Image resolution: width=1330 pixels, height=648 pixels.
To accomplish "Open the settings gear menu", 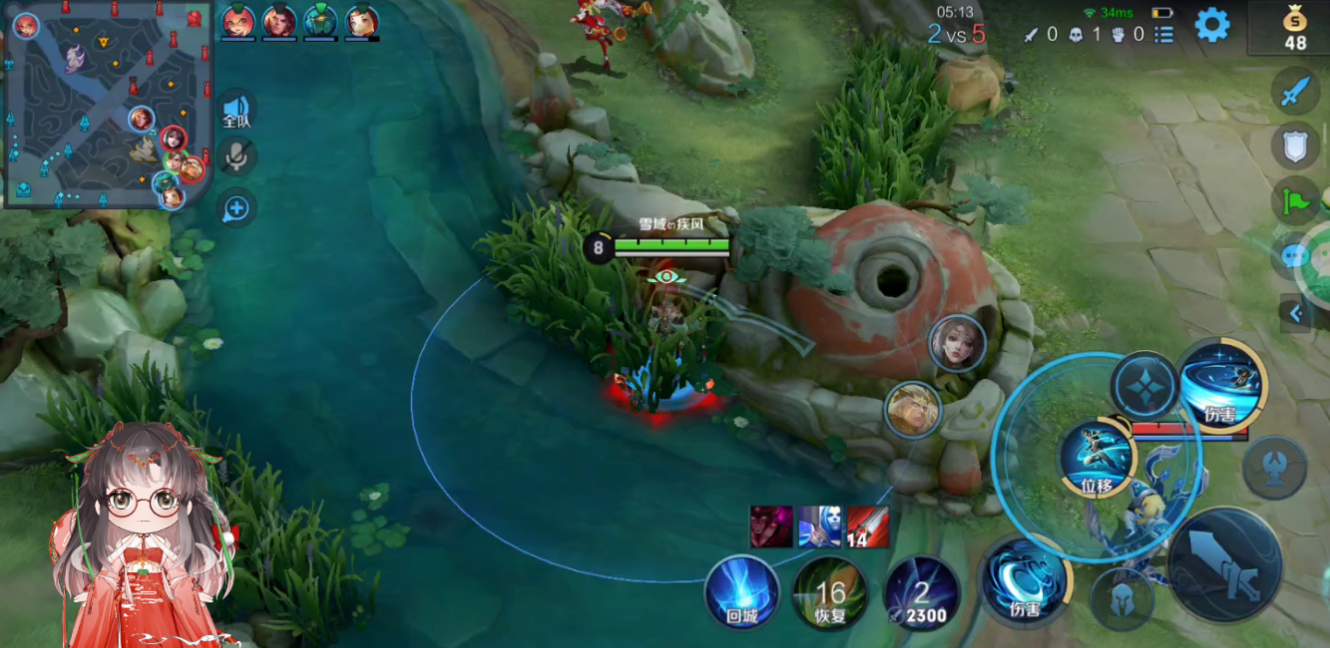I will pyautogui.click(x=1212, y=25).
